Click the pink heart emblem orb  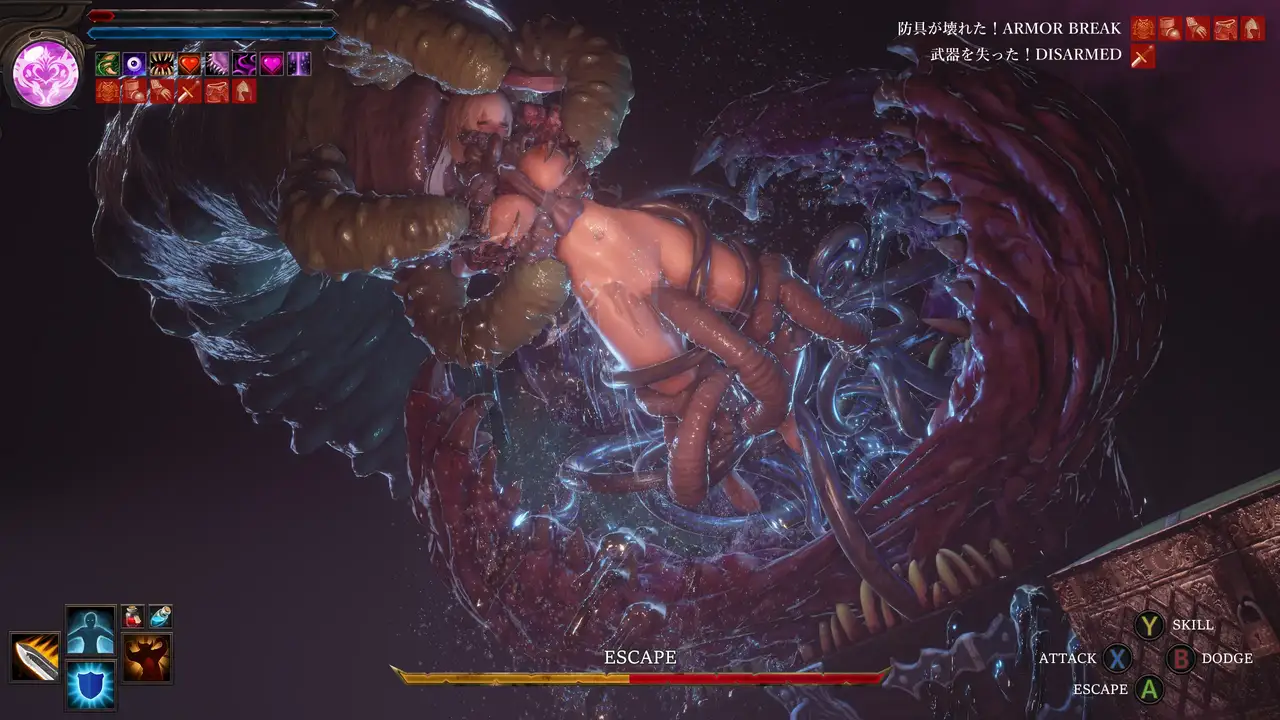[46, 73]
